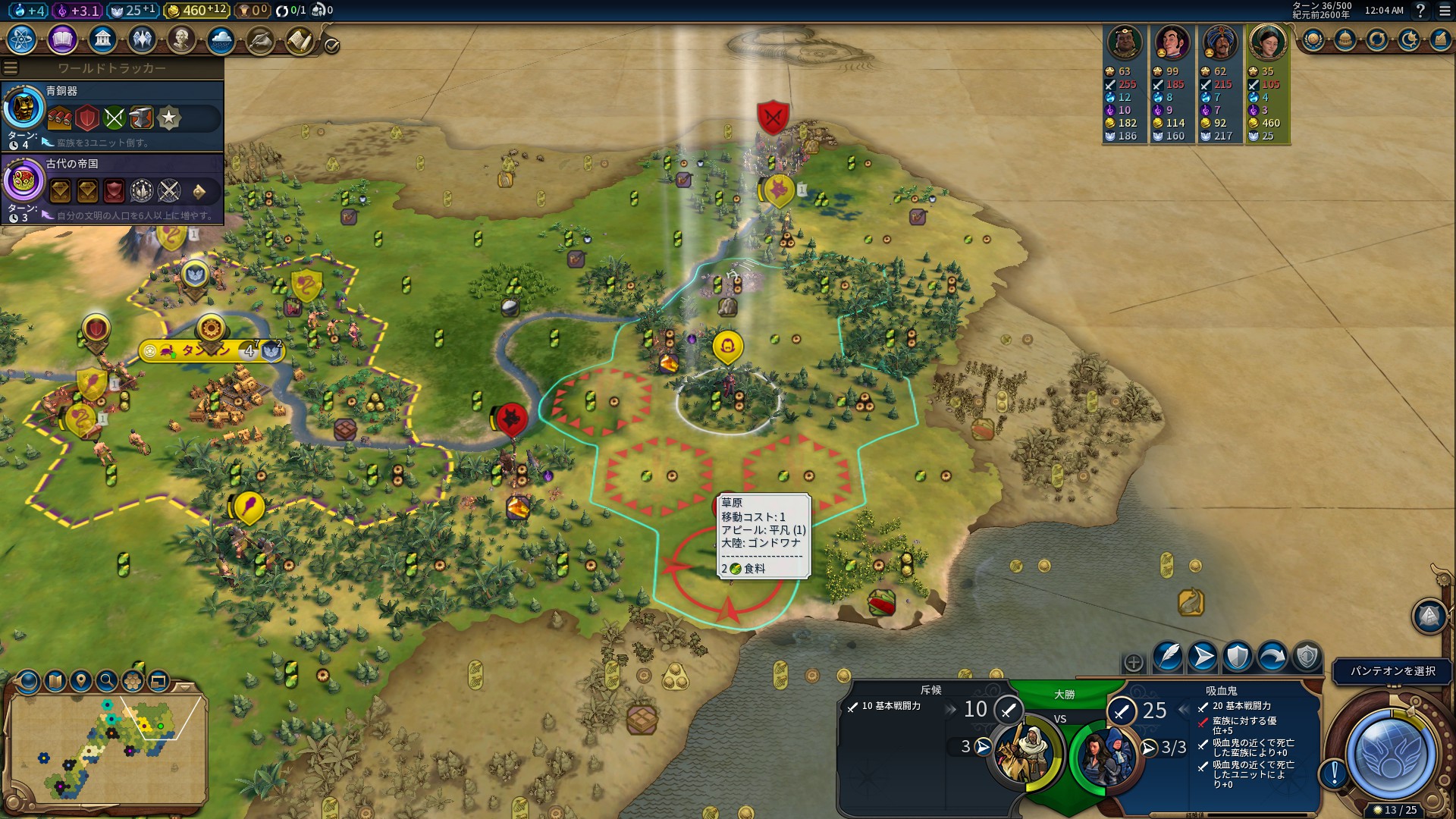Select the first leader portrait top right
1456x819 pixels.
pyautogui.click(x=1125, y=43)
